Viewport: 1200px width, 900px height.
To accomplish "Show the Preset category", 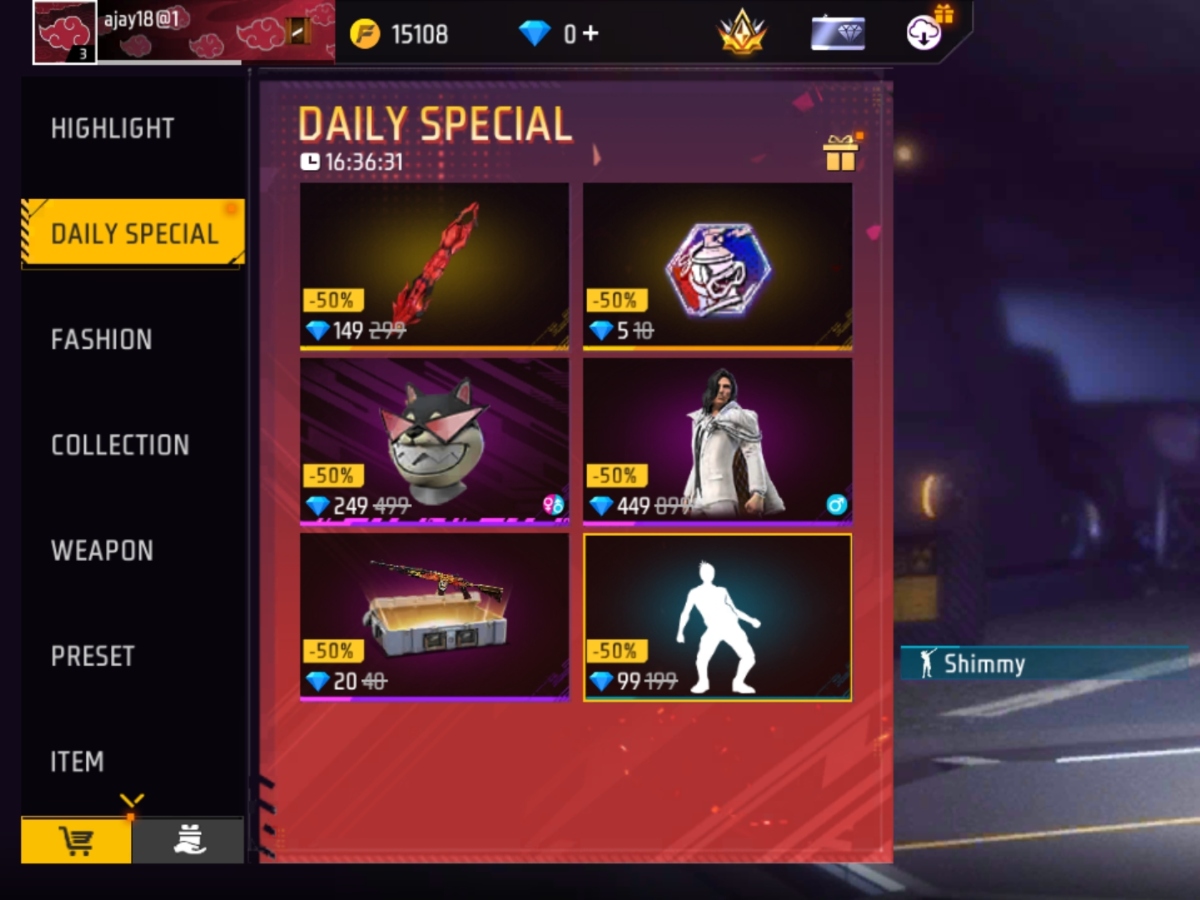I will (x=93, y=656).
